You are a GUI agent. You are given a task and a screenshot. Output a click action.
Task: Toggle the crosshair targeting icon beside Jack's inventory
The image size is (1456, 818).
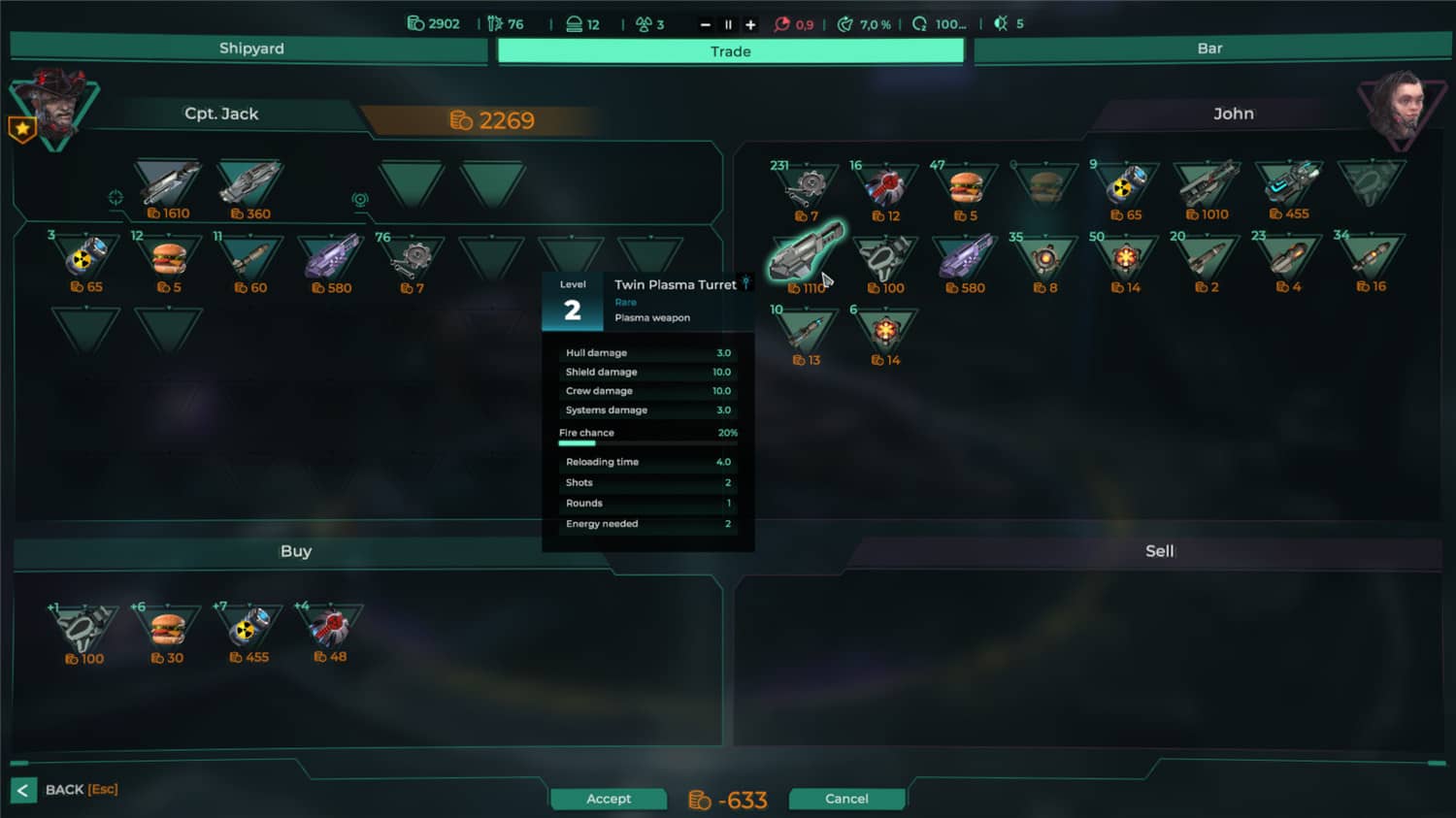(x=116, y=197)
